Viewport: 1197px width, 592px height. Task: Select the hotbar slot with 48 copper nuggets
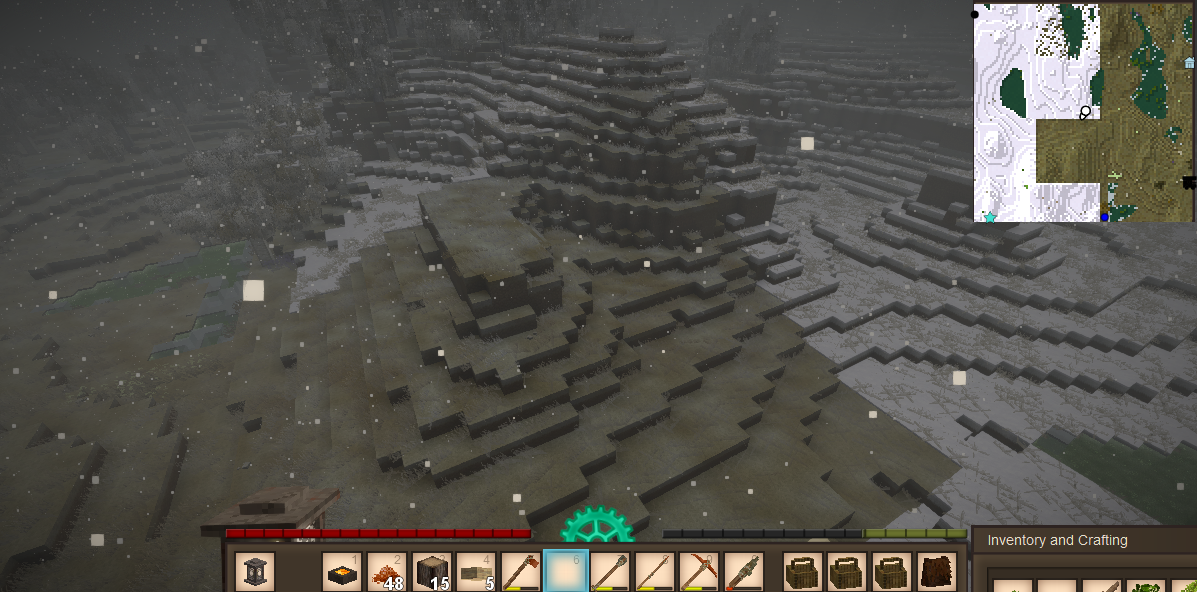pos(386,572)
